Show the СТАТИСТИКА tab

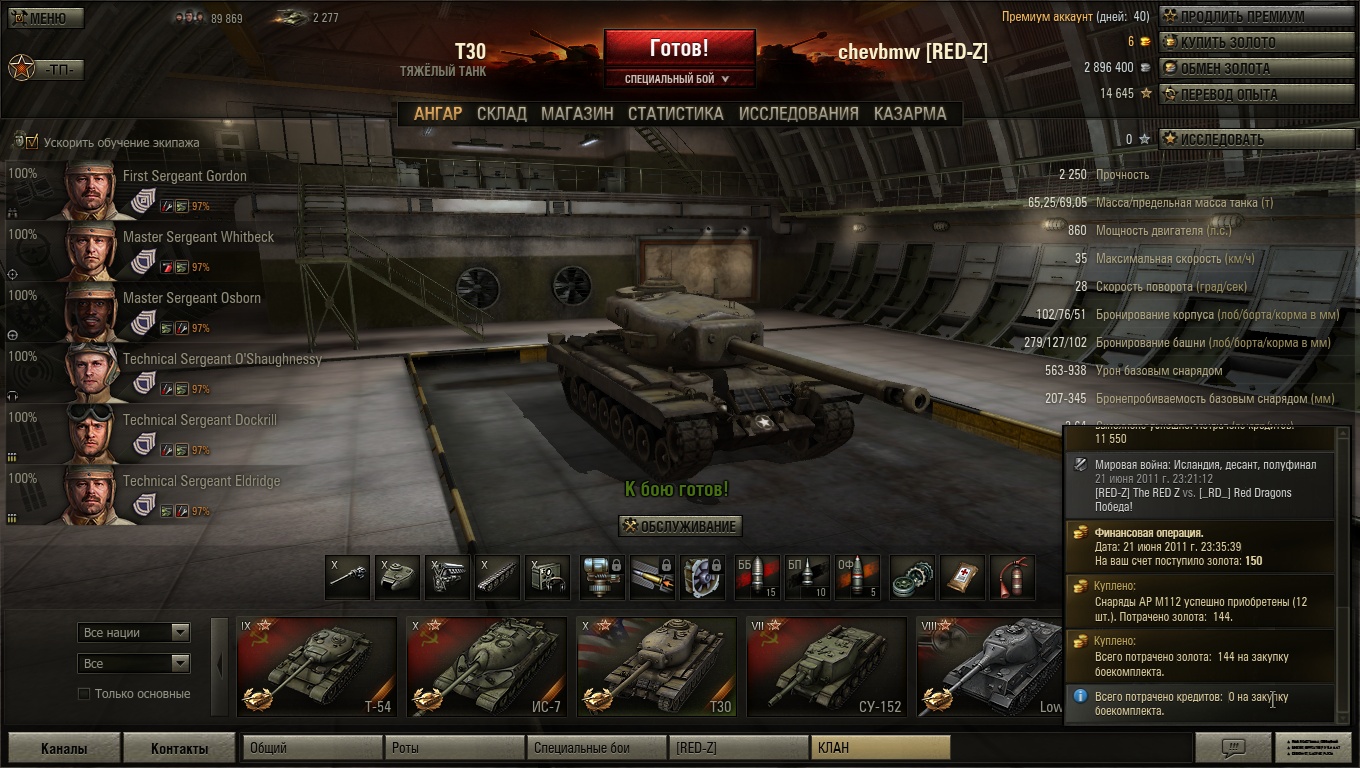[x=675, y=113]
